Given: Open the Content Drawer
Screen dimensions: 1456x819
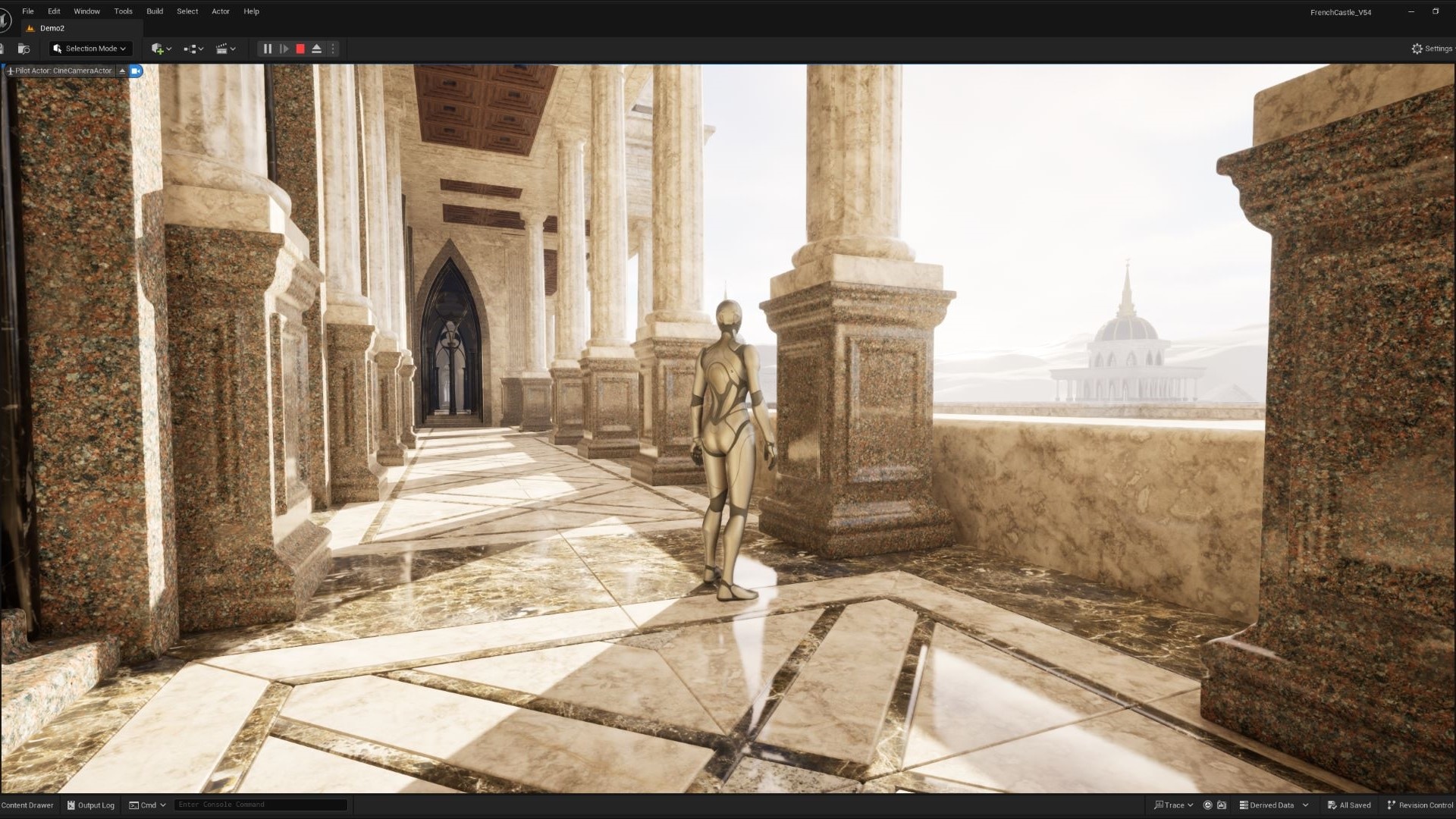Looking at the screenshot, I should tap(27, 805).
